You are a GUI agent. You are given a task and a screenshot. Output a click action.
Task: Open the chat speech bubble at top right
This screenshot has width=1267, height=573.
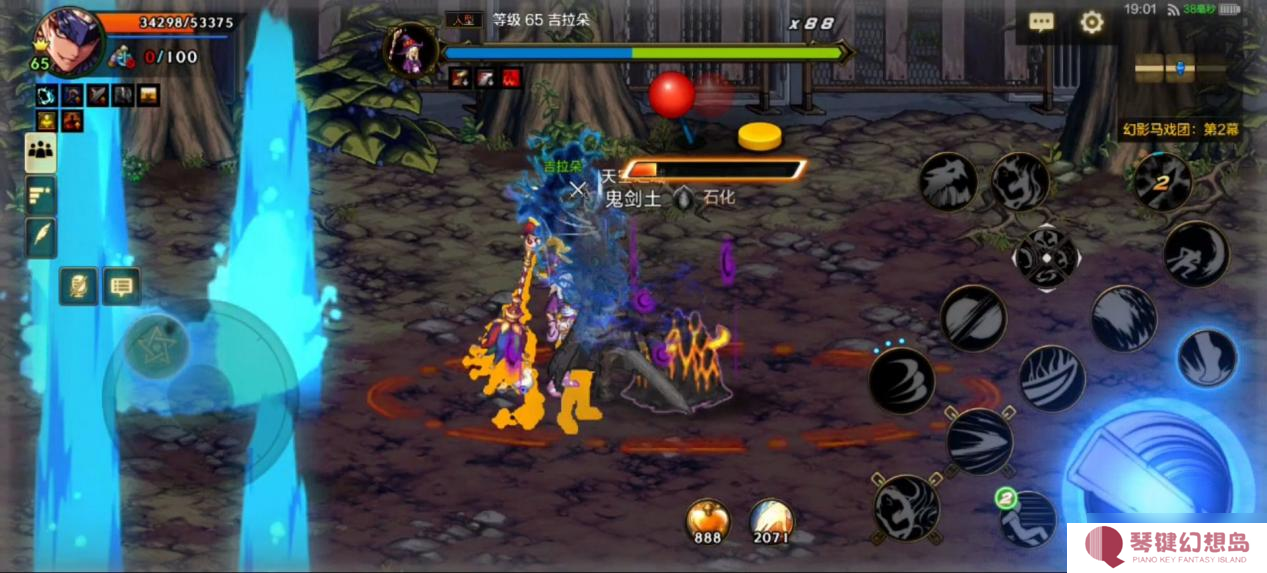1042,23
